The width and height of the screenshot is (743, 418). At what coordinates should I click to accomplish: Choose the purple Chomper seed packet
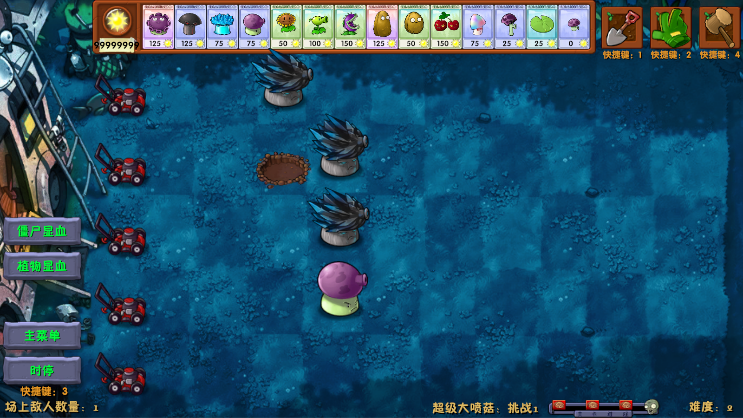coord(350,27)
